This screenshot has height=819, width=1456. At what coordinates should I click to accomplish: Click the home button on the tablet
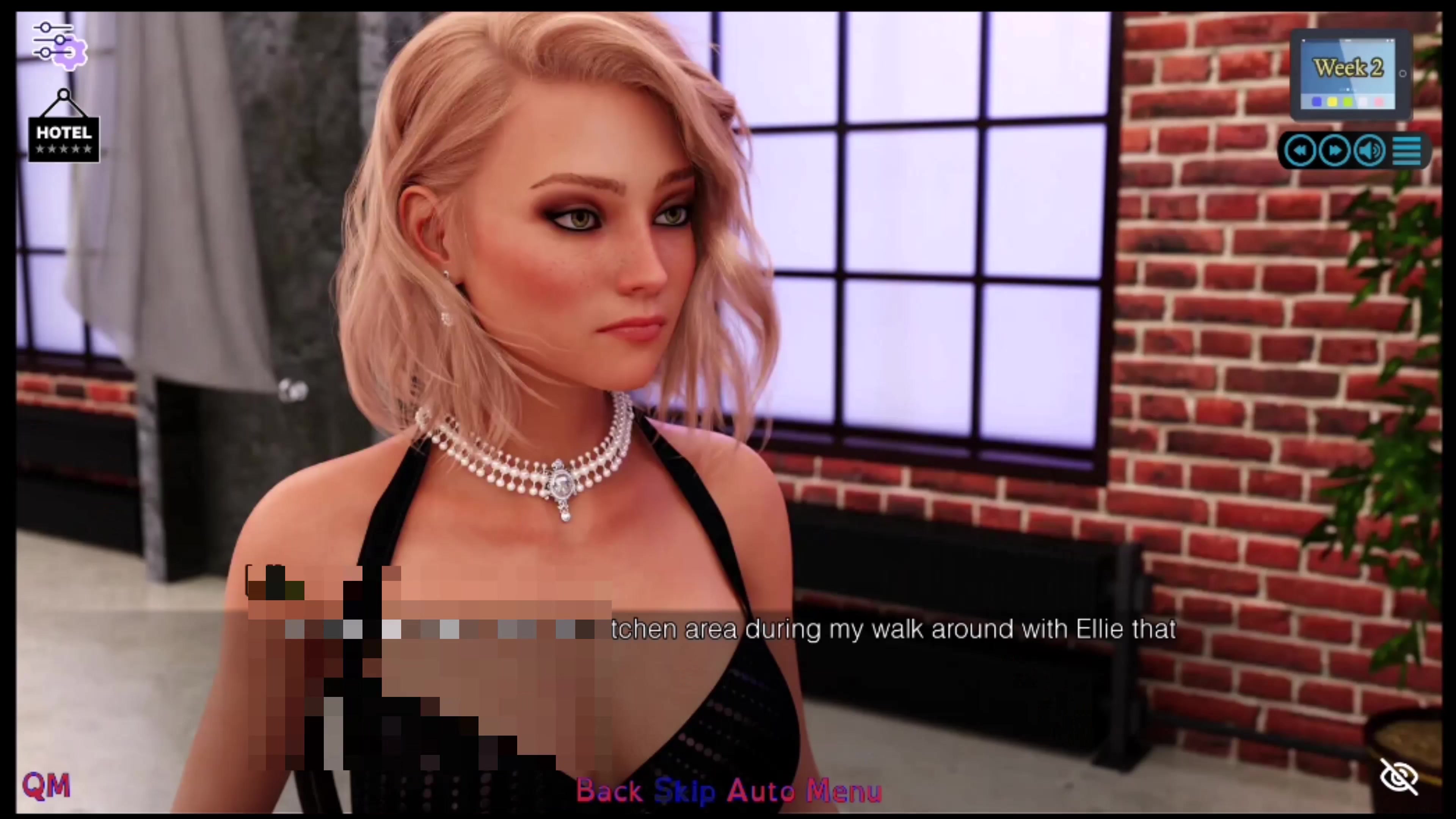(1403, 74)
